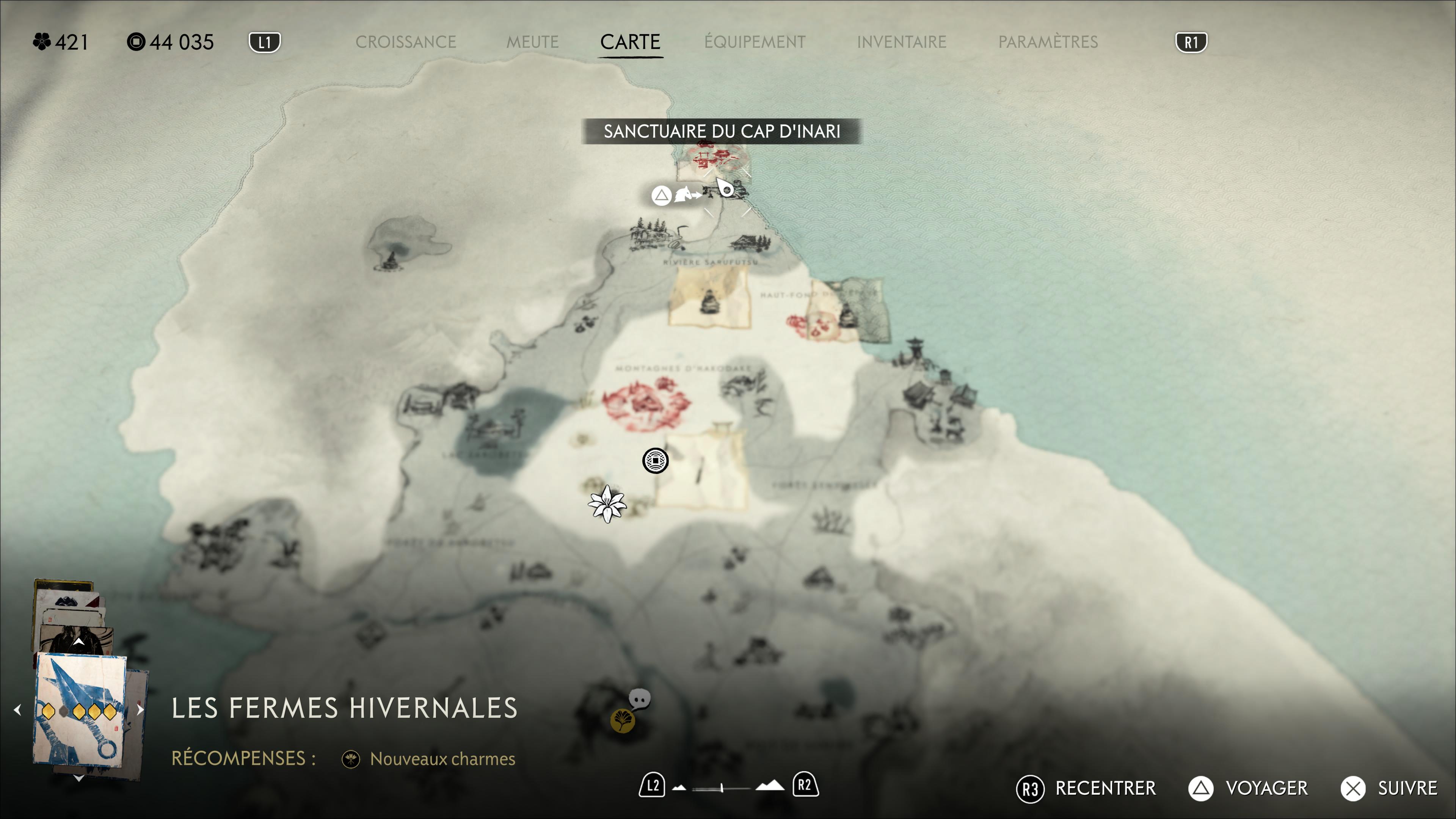Screen dimensions: 1456x819
Task: Select the golden ginkgo leaf marker
Action: click(622, 721)
